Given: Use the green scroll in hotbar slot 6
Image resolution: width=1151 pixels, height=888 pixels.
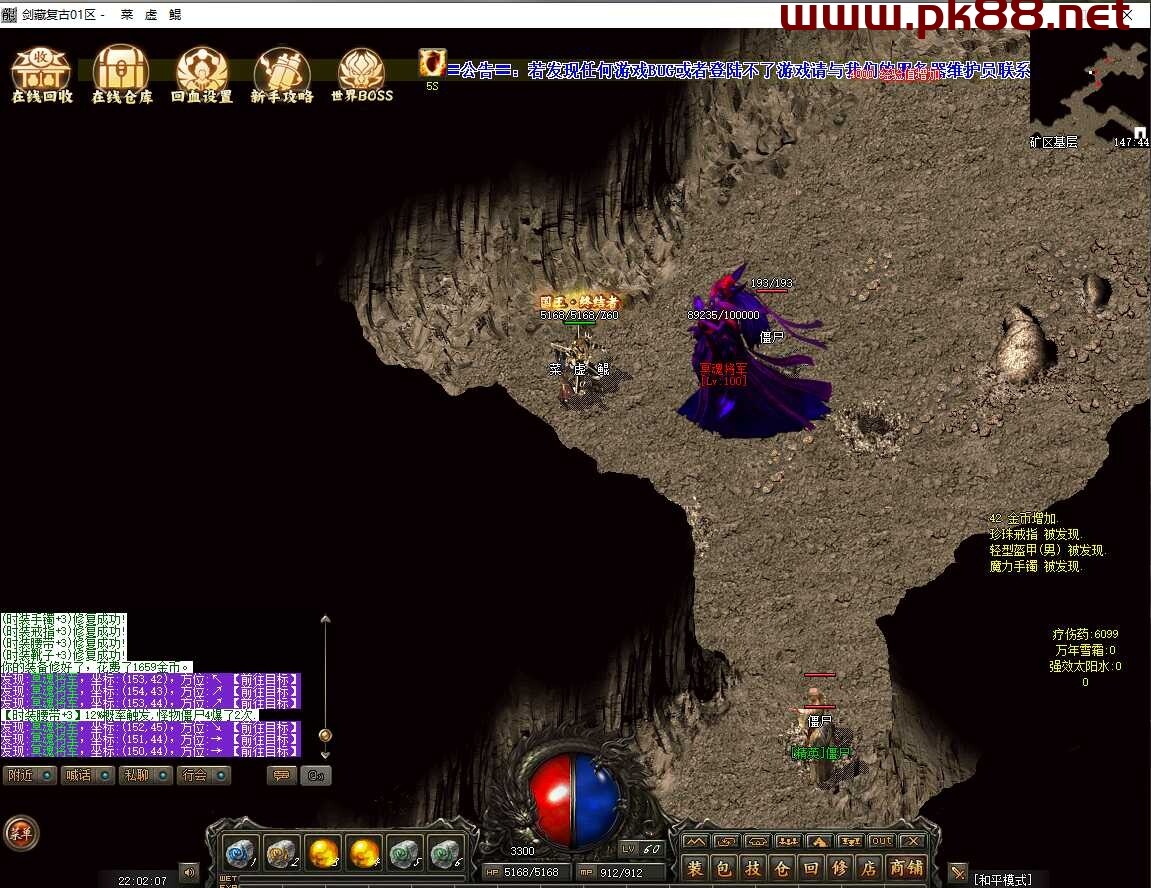Looking at the screenshot, I should [445, 853].
